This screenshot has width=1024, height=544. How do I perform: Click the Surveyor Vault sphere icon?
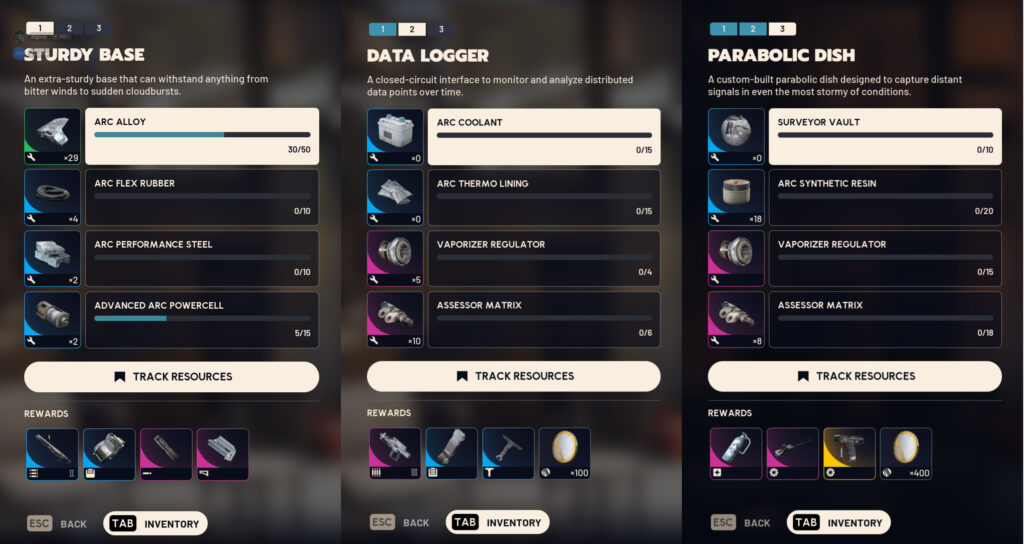point(735,136)
